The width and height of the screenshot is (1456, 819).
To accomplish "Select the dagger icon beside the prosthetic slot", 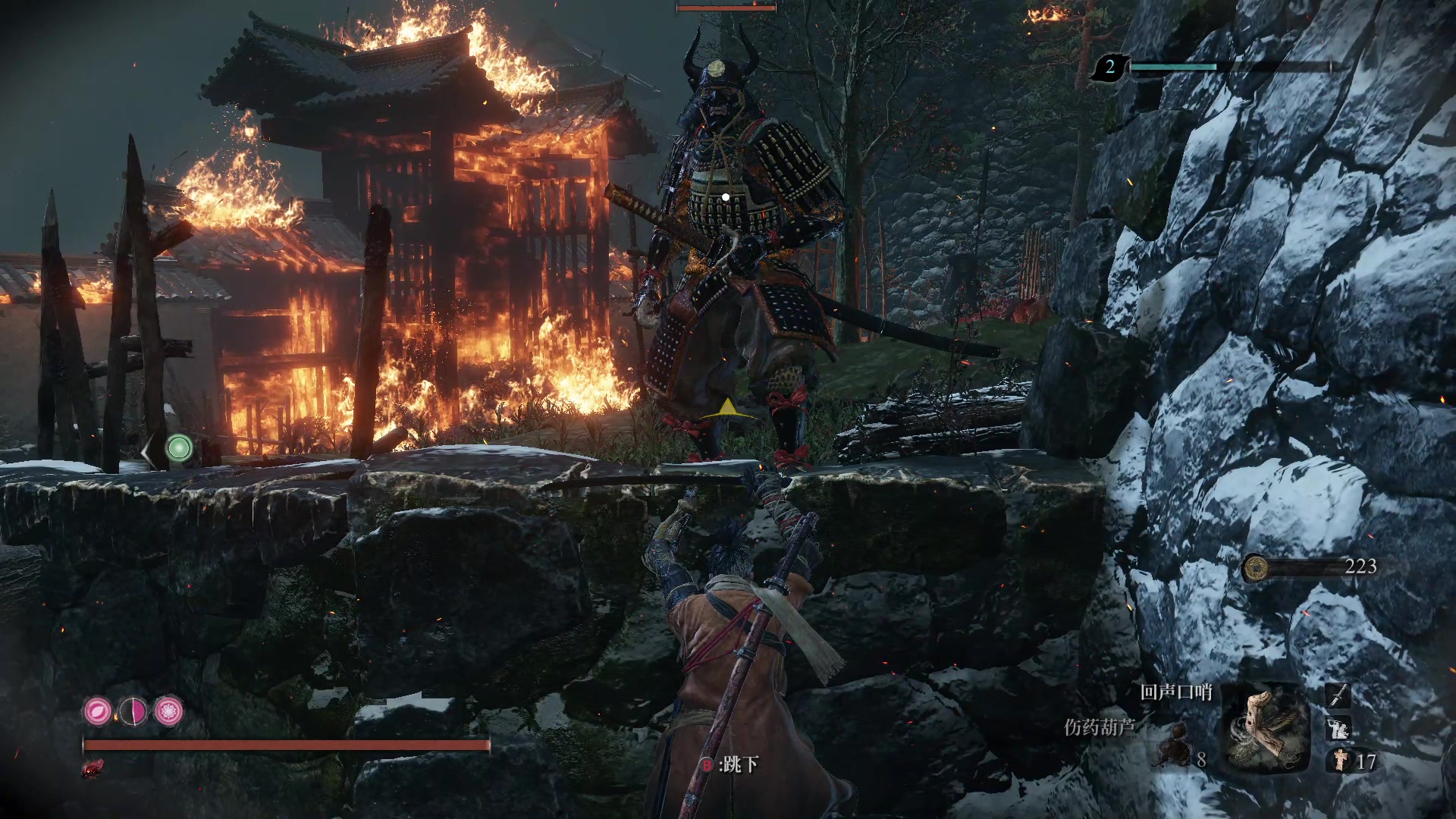I will [1338, 695].
